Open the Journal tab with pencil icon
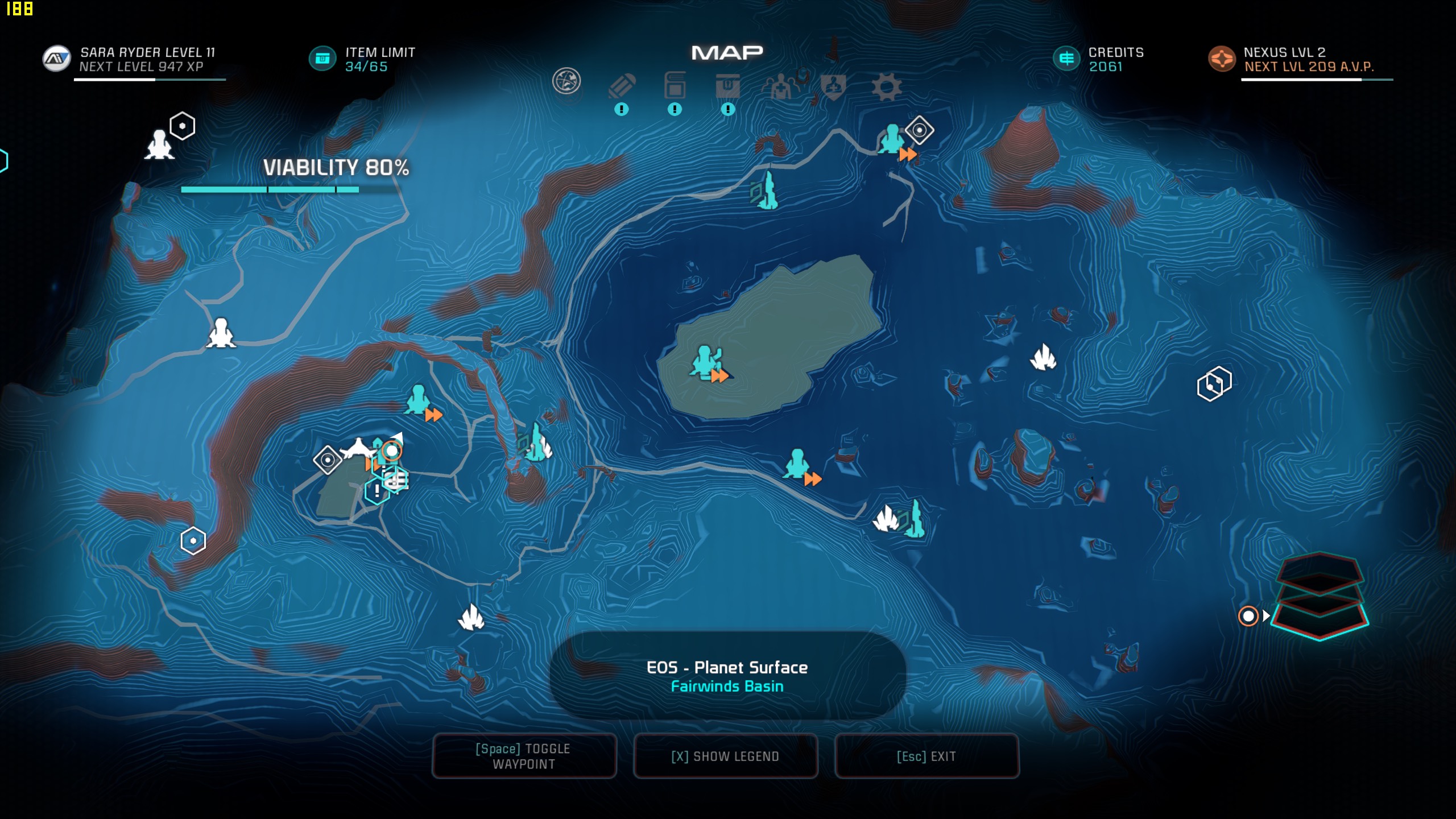1456x819 pixels. (622, 87)
